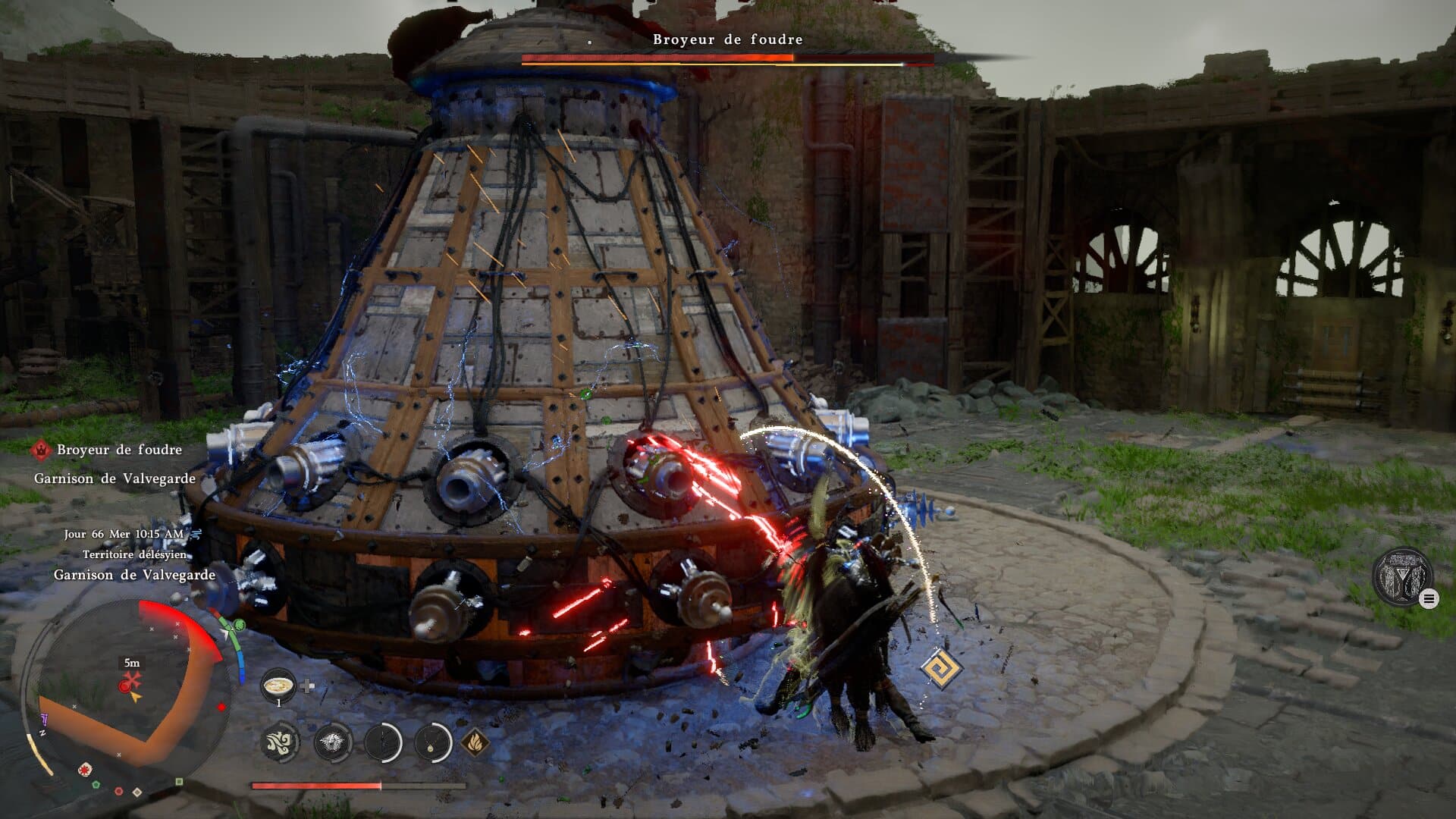Open the Broyeur de foudre quest tracker
Image resolution: width=1456 pixels, height=819 pixels.
119,450
